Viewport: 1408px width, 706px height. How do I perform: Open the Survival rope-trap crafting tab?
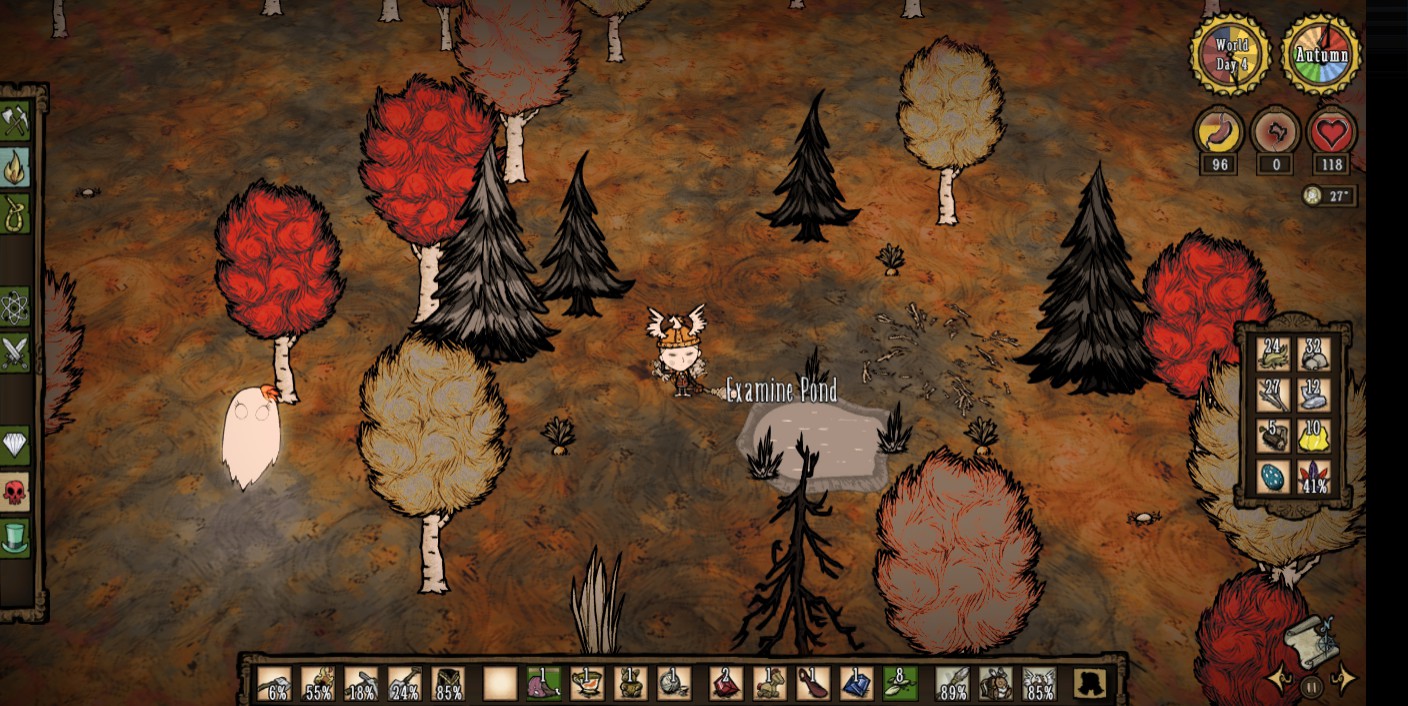pyautogui.click(x=15, y=213)
